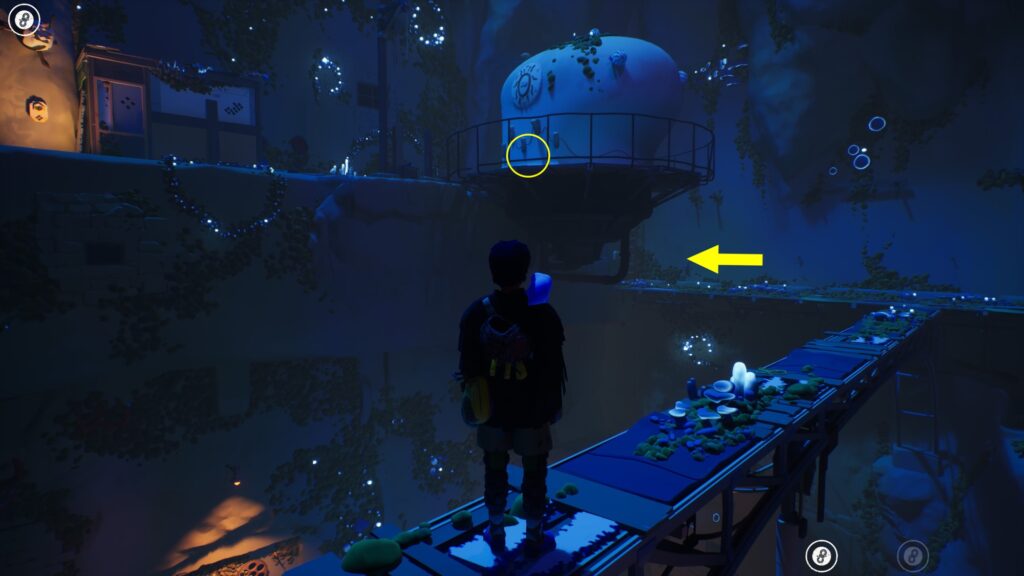Click the dimmed chain-link marker near the bottom

coord(911,555)
